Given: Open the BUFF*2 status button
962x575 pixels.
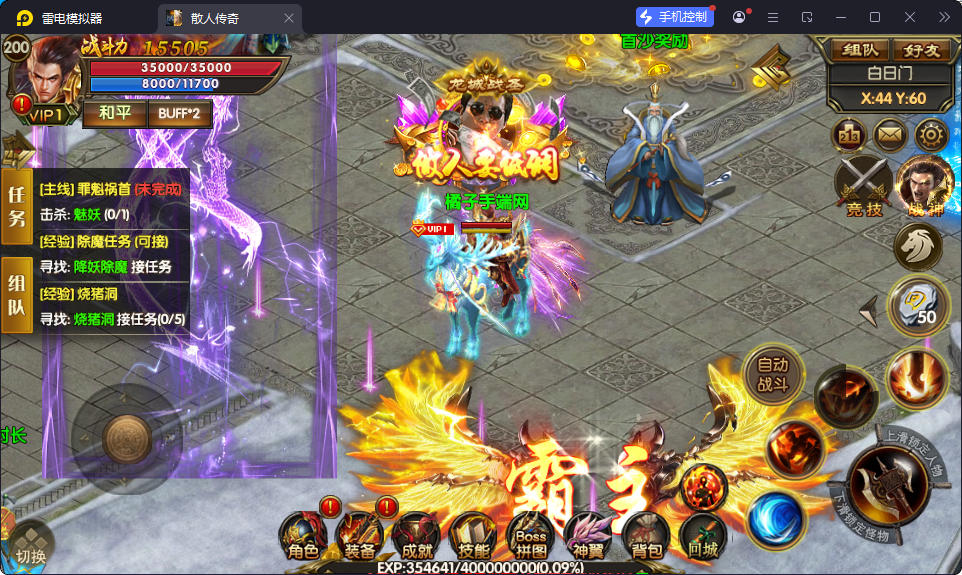Looking at the screenshot, I should coord(180,113).
